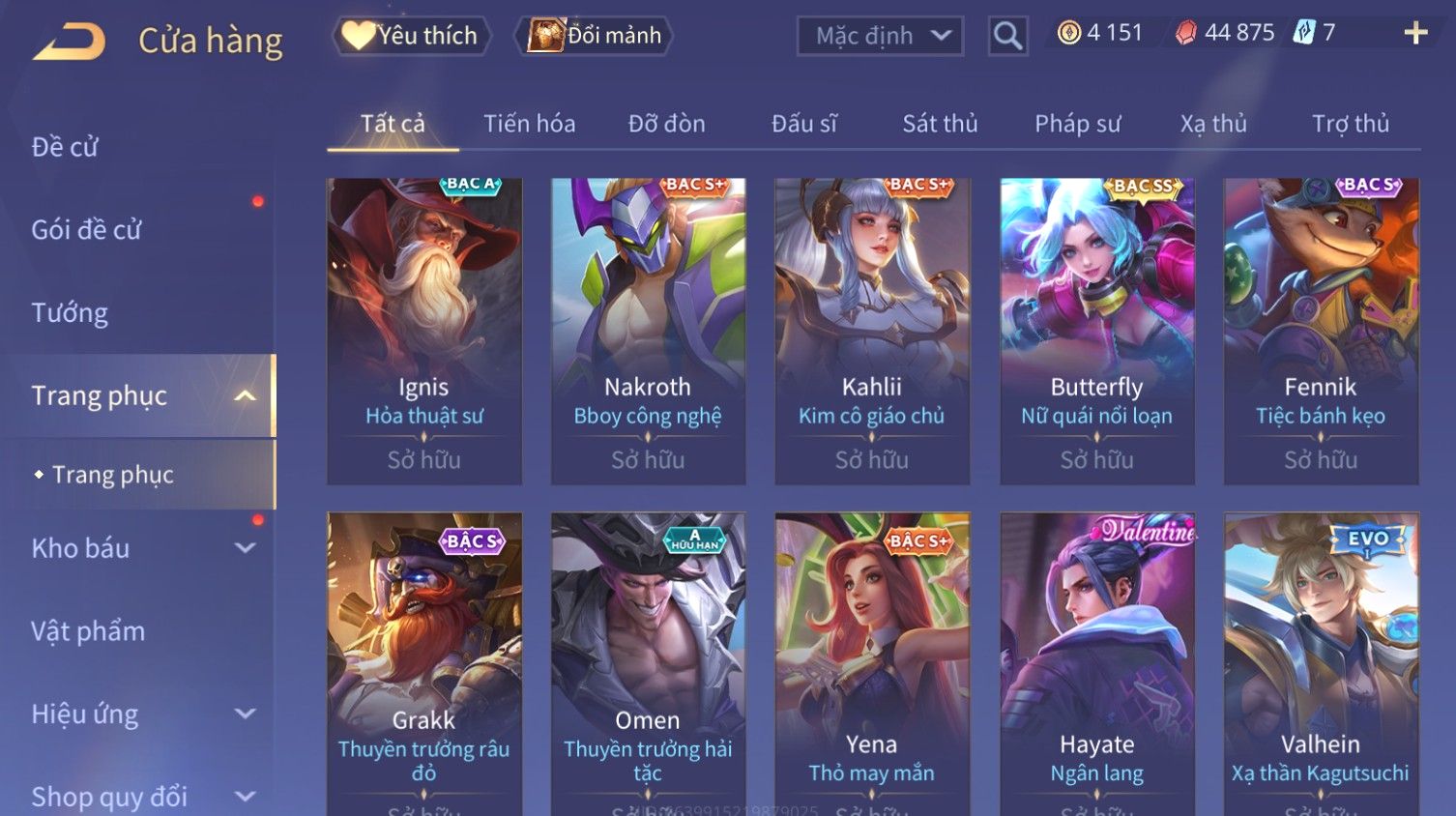
Task: Show the Sát thủ skins tab
Action: (x=940, y=124)
